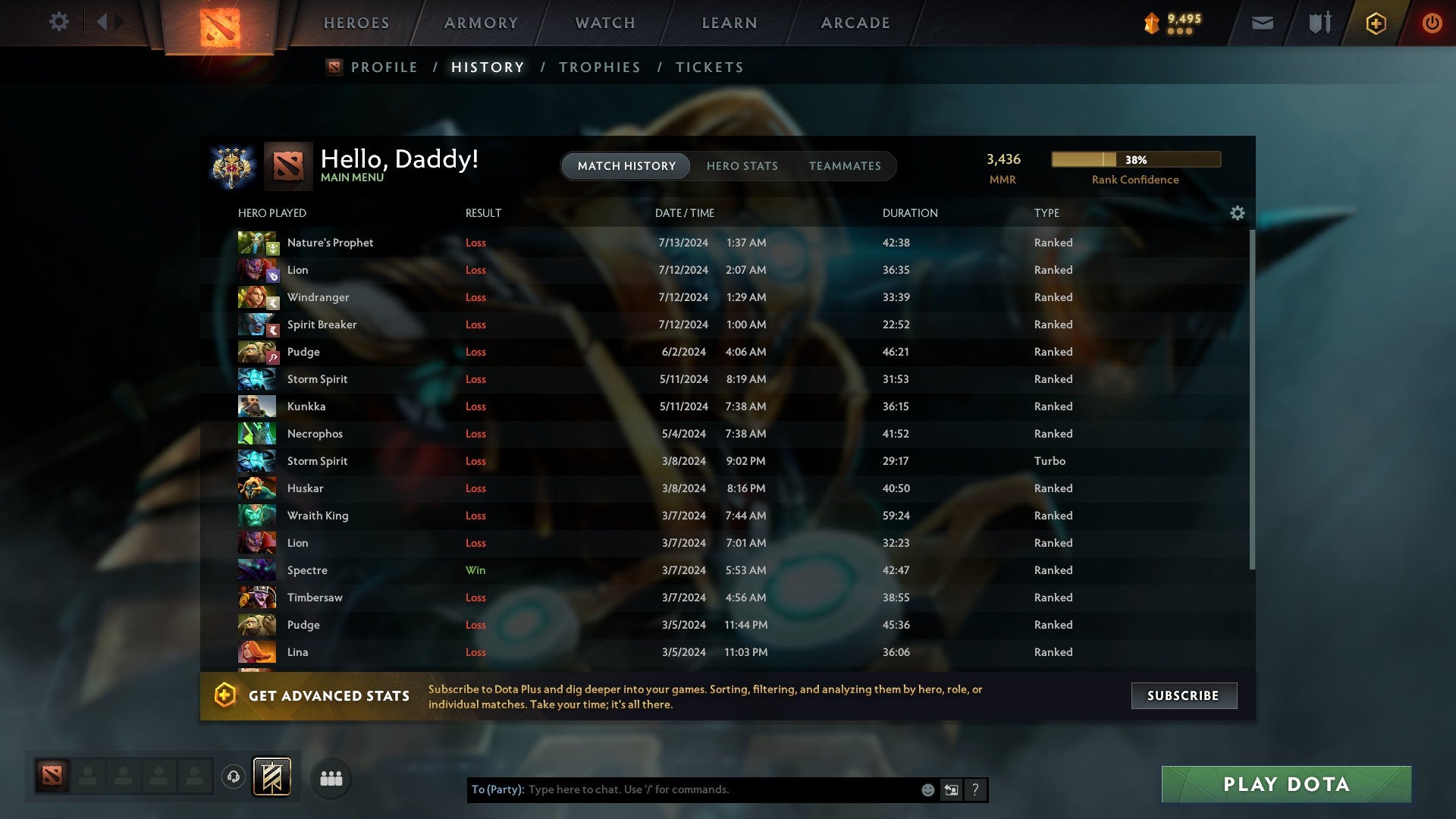Open the ARCADE menu
This screenshot has height=819, width=1456.
[855, 23]
